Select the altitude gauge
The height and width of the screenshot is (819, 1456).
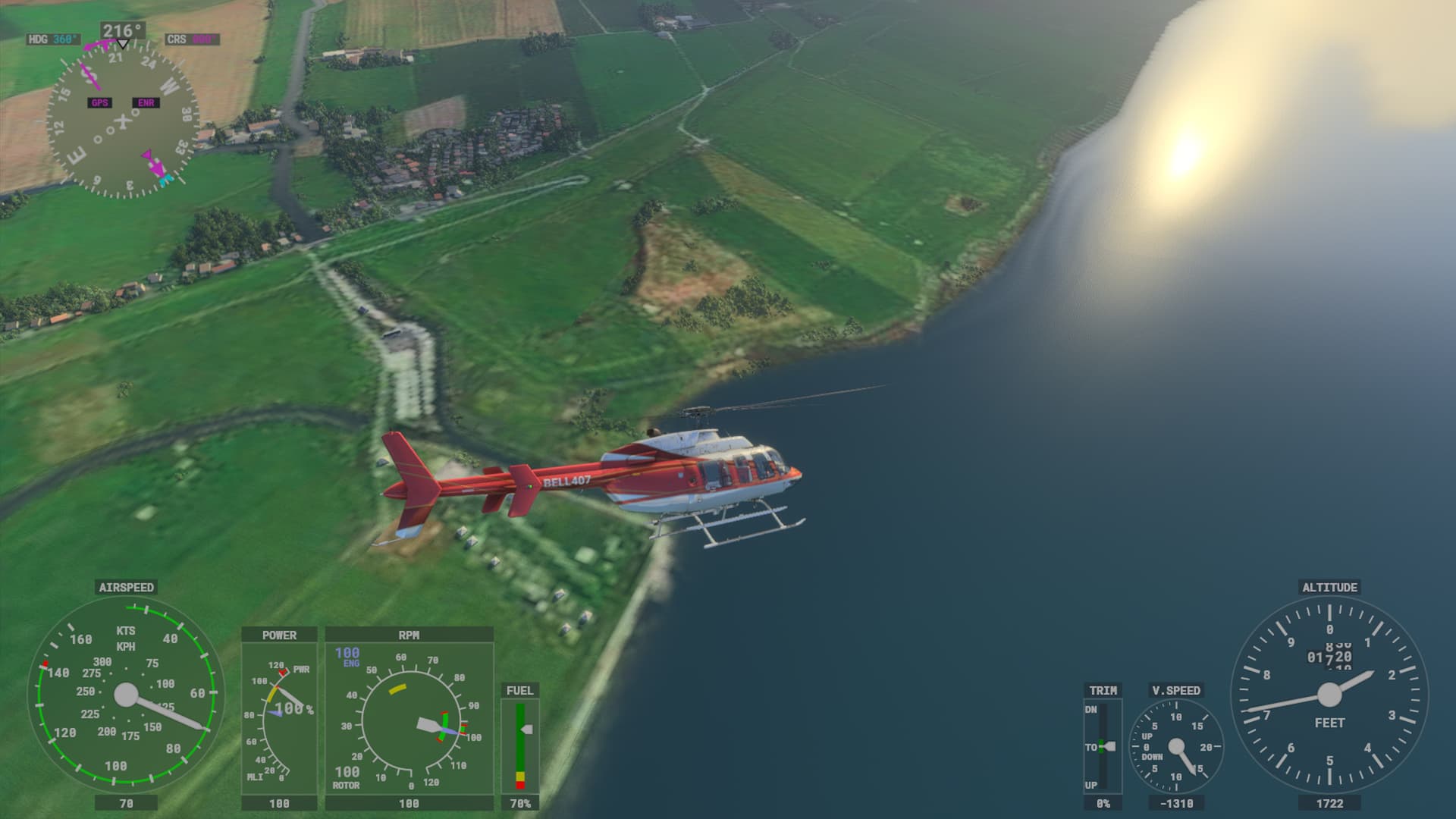tap(1329, 695)
